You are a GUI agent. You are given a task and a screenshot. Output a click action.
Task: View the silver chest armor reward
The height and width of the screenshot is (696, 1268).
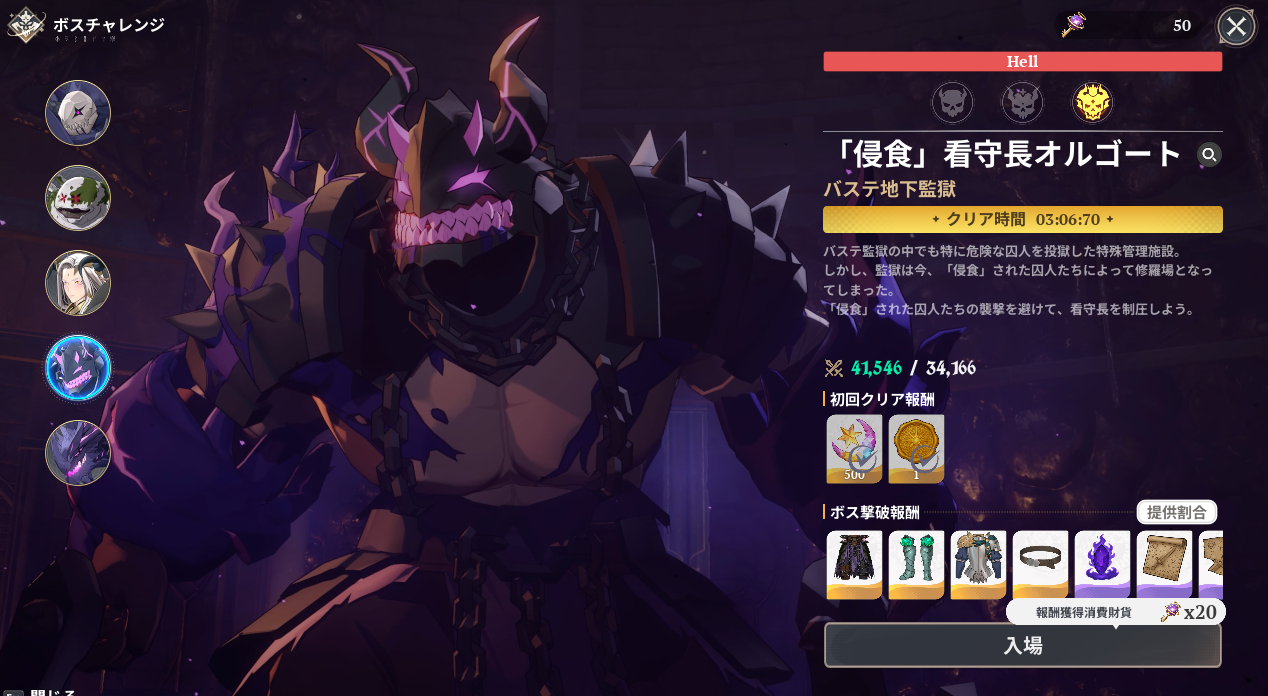(x=978, y=564)
